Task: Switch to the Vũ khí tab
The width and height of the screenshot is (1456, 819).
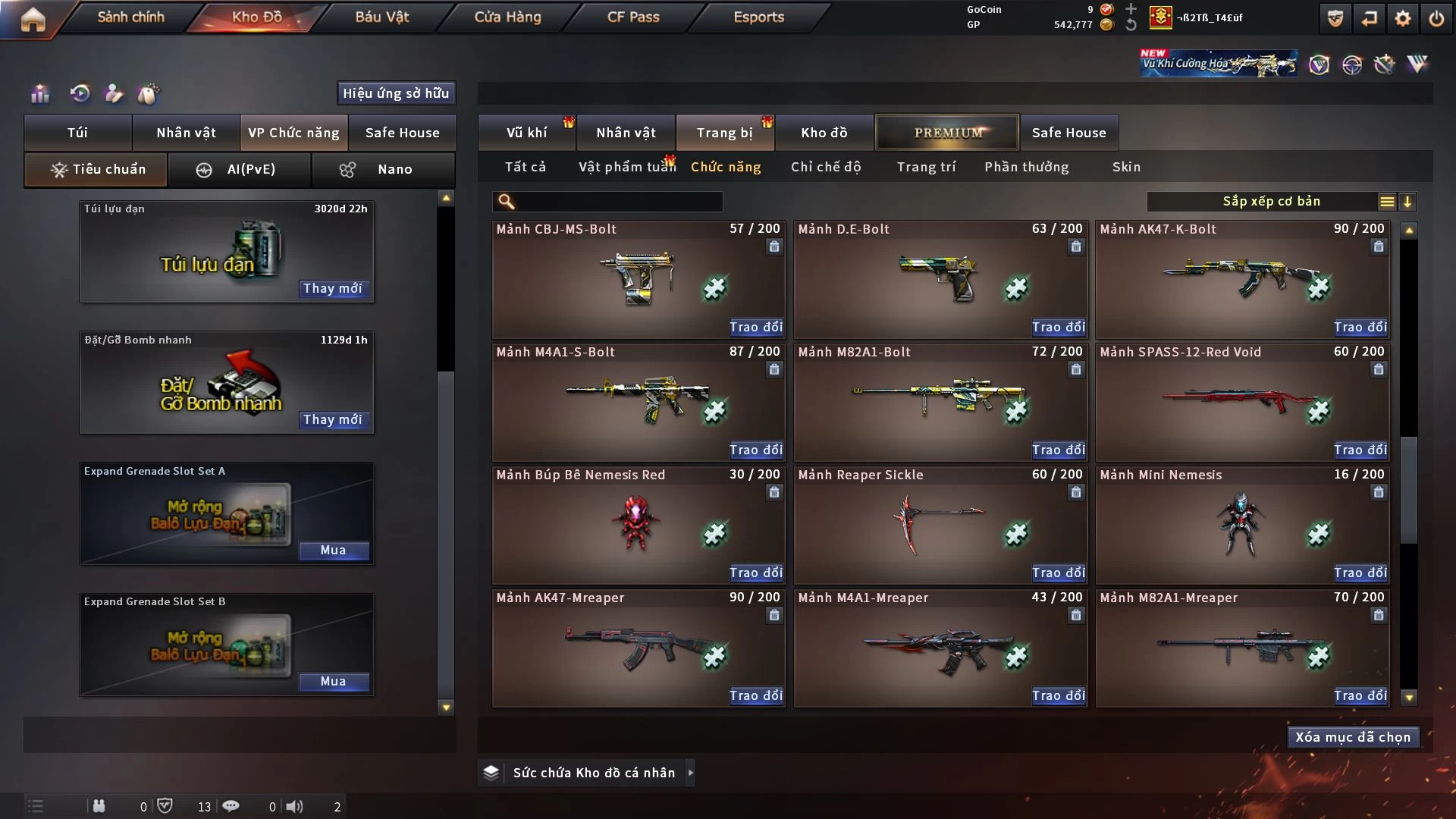Action: coord(526,133)
